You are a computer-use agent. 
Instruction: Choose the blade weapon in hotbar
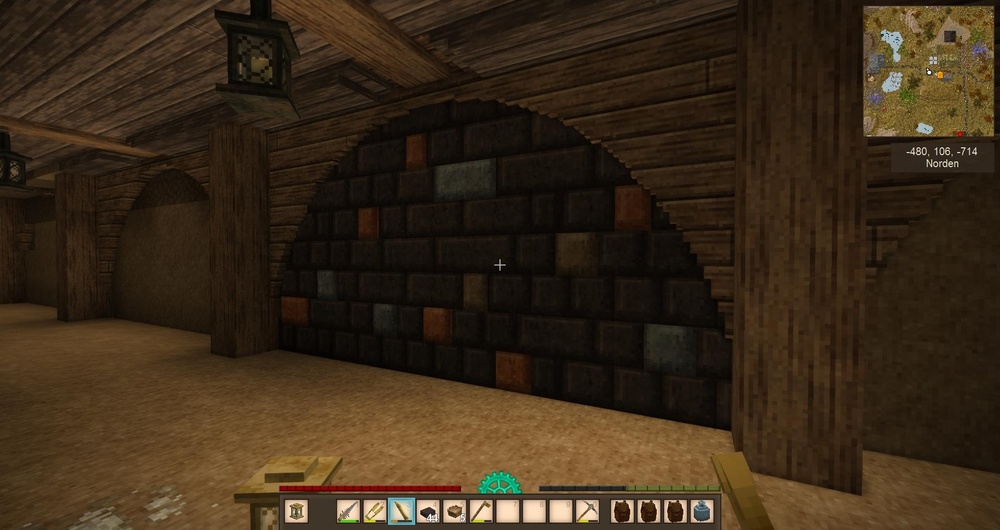pos(348,512)
